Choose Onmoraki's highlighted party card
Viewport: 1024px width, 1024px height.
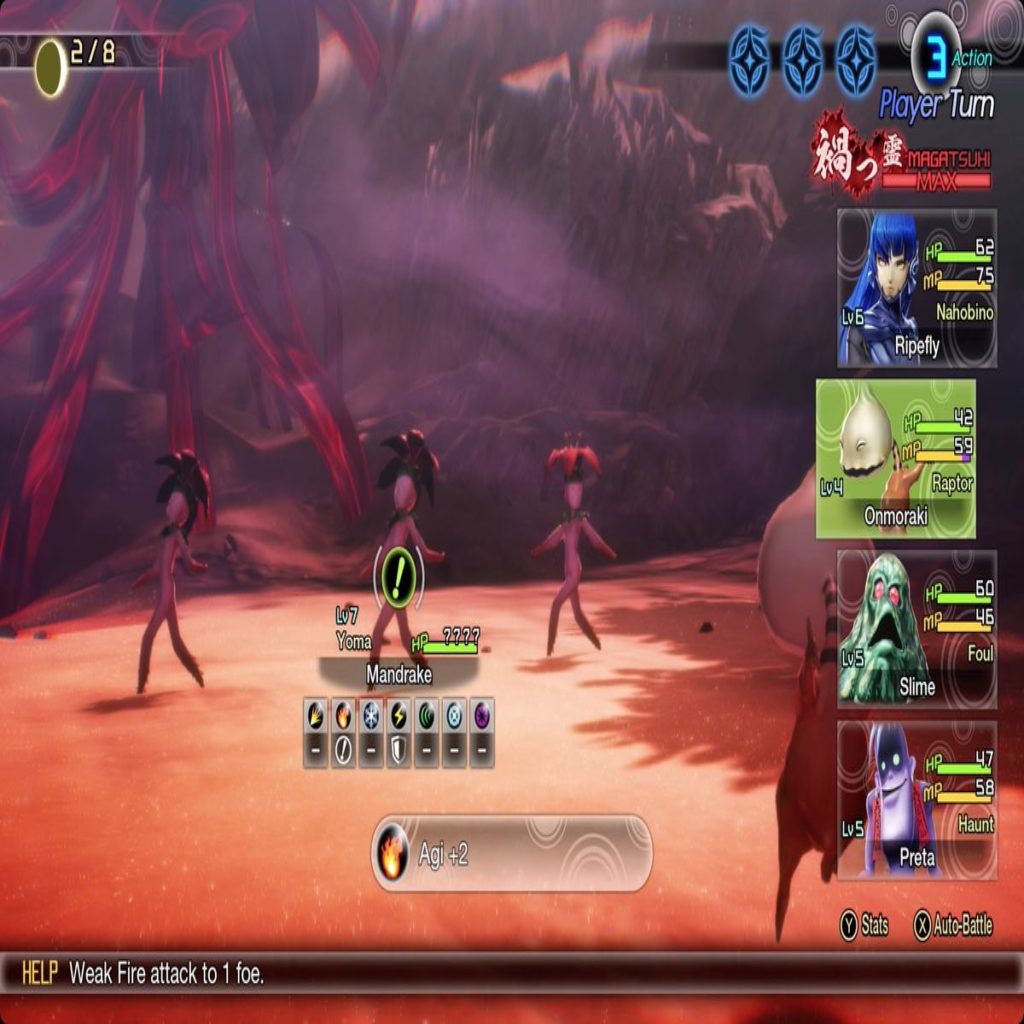coord(896,458)
